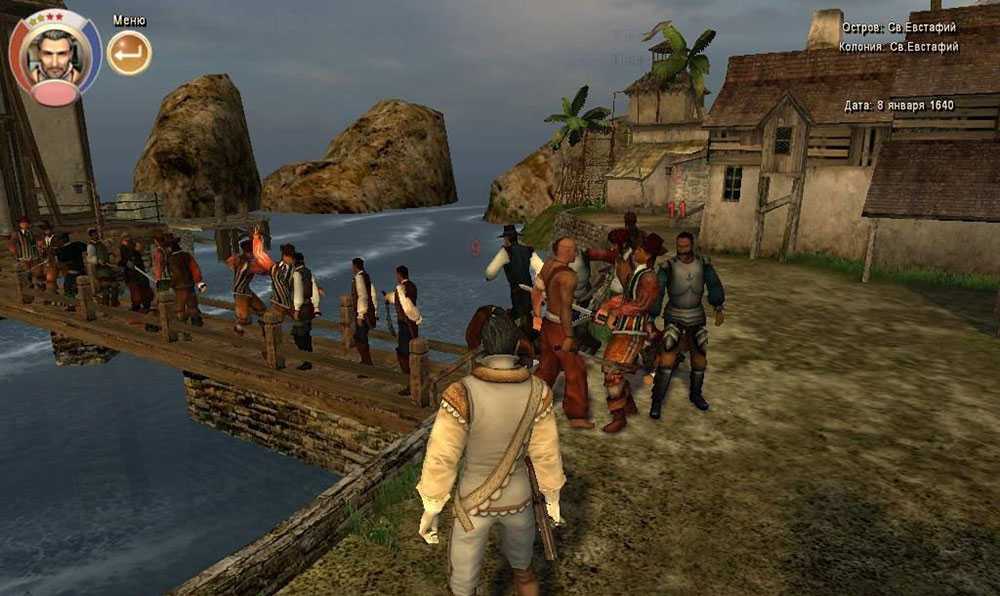Screen dimensions: 1000x596
Task: Click the hero portrait in the corner
Action: pos(55,55)
